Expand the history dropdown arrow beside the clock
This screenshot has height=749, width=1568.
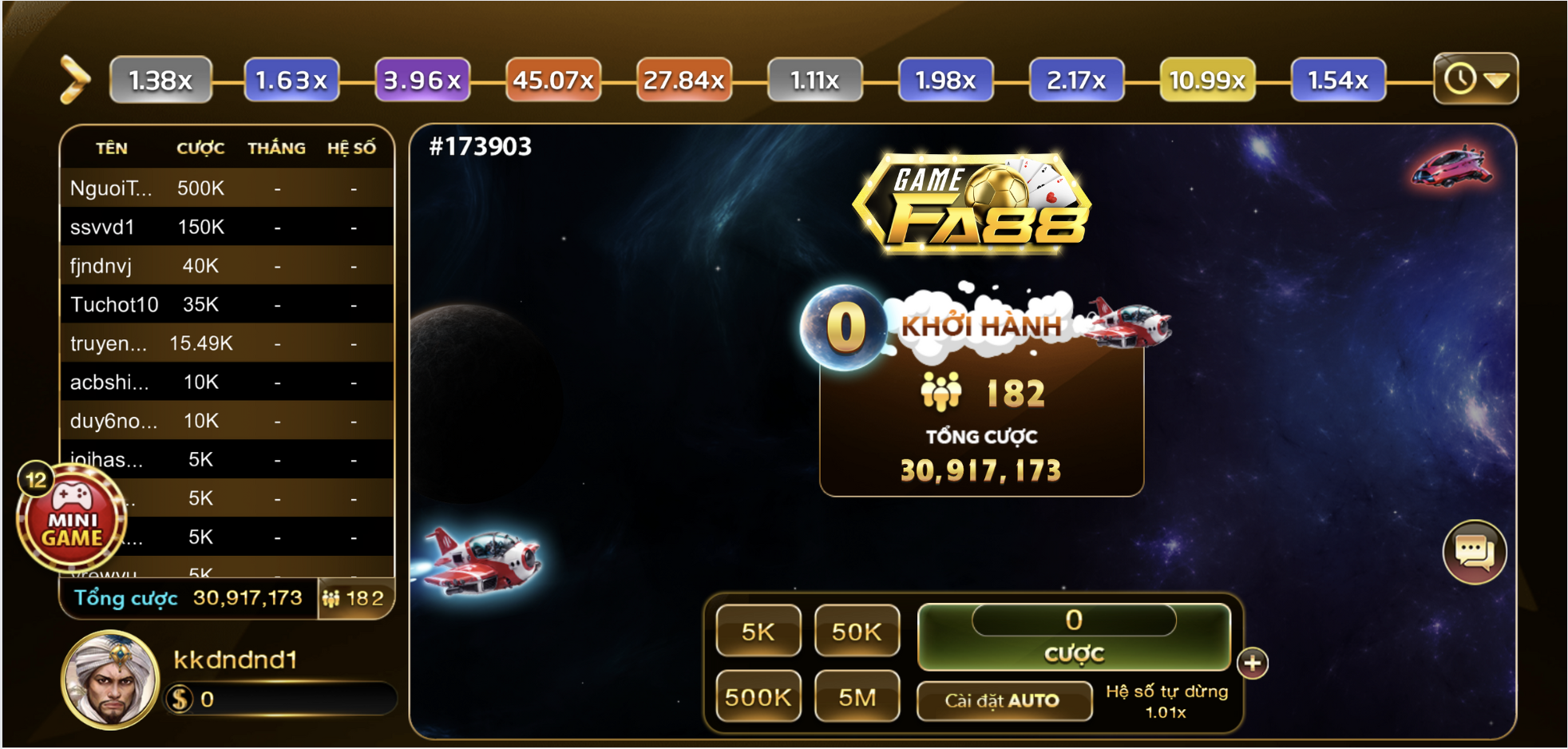[x=1497, y=78]
